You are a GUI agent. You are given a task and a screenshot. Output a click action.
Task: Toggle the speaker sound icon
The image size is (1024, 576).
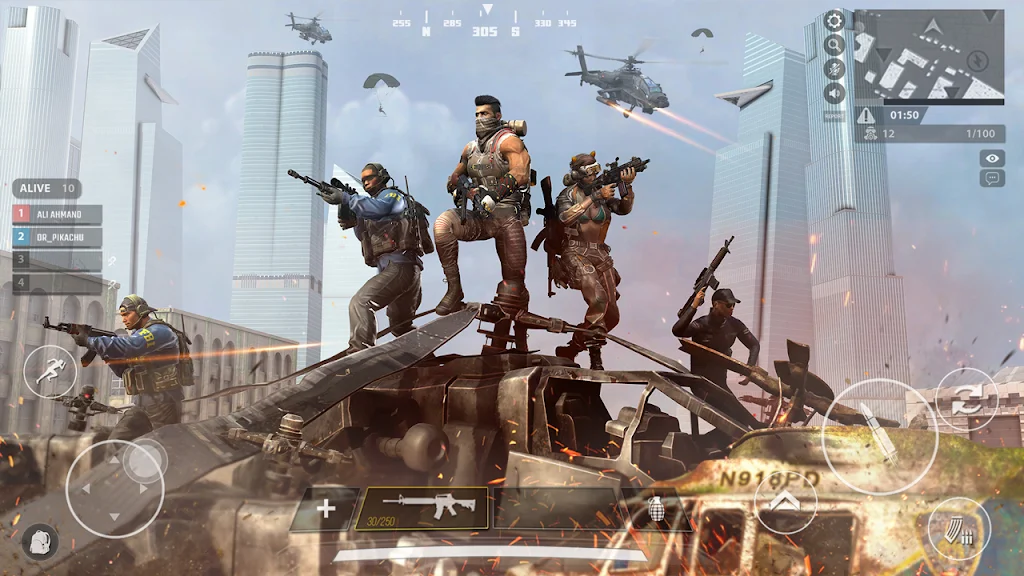click(834, 93)
